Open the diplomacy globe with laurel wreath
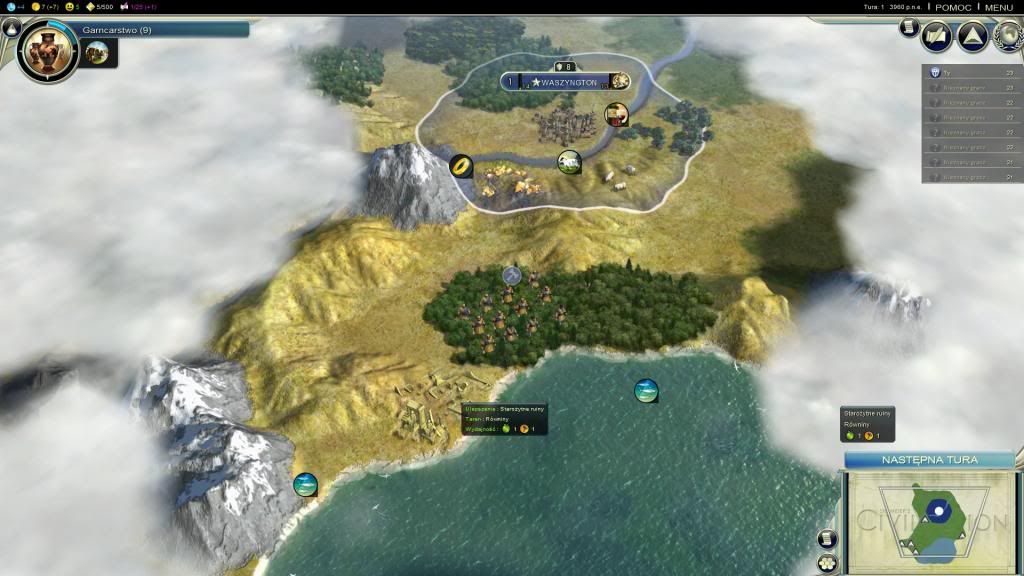 tap(1008, 36)
